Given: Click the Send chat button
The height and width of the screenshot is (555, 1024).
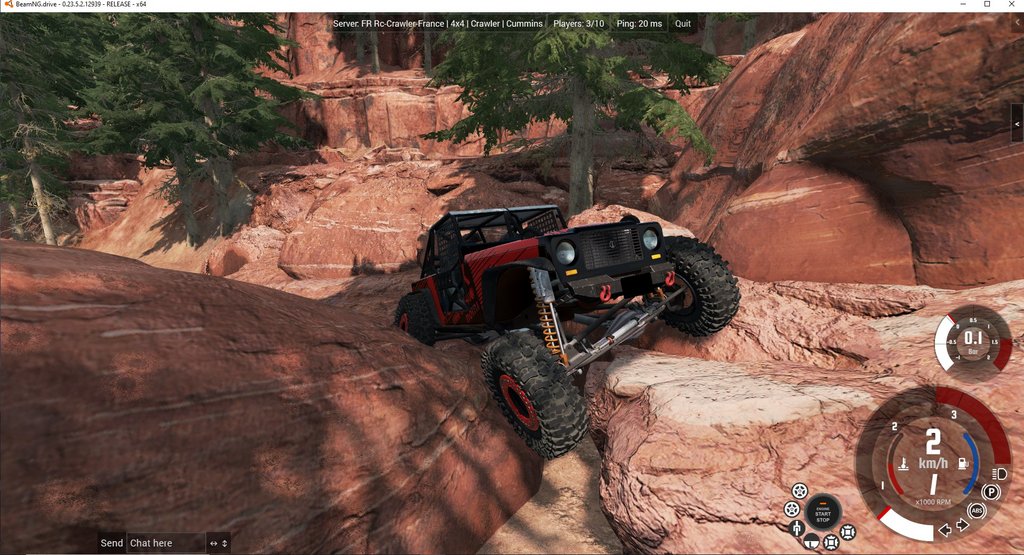Looking at the screenshot, I should point(112,543).
